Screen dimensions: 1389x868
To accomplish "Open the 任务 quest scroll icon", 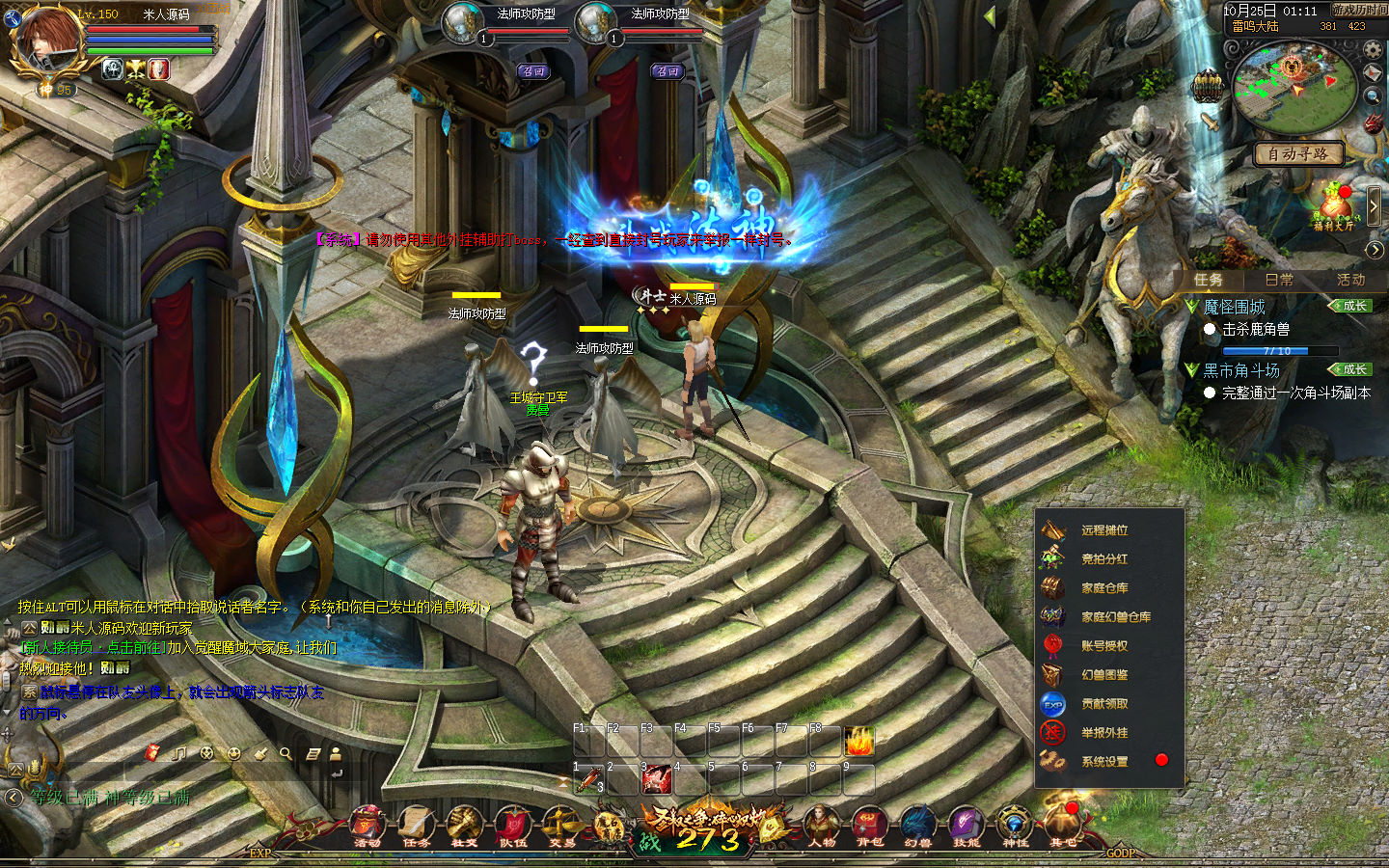I will click(x=416, y=826).
